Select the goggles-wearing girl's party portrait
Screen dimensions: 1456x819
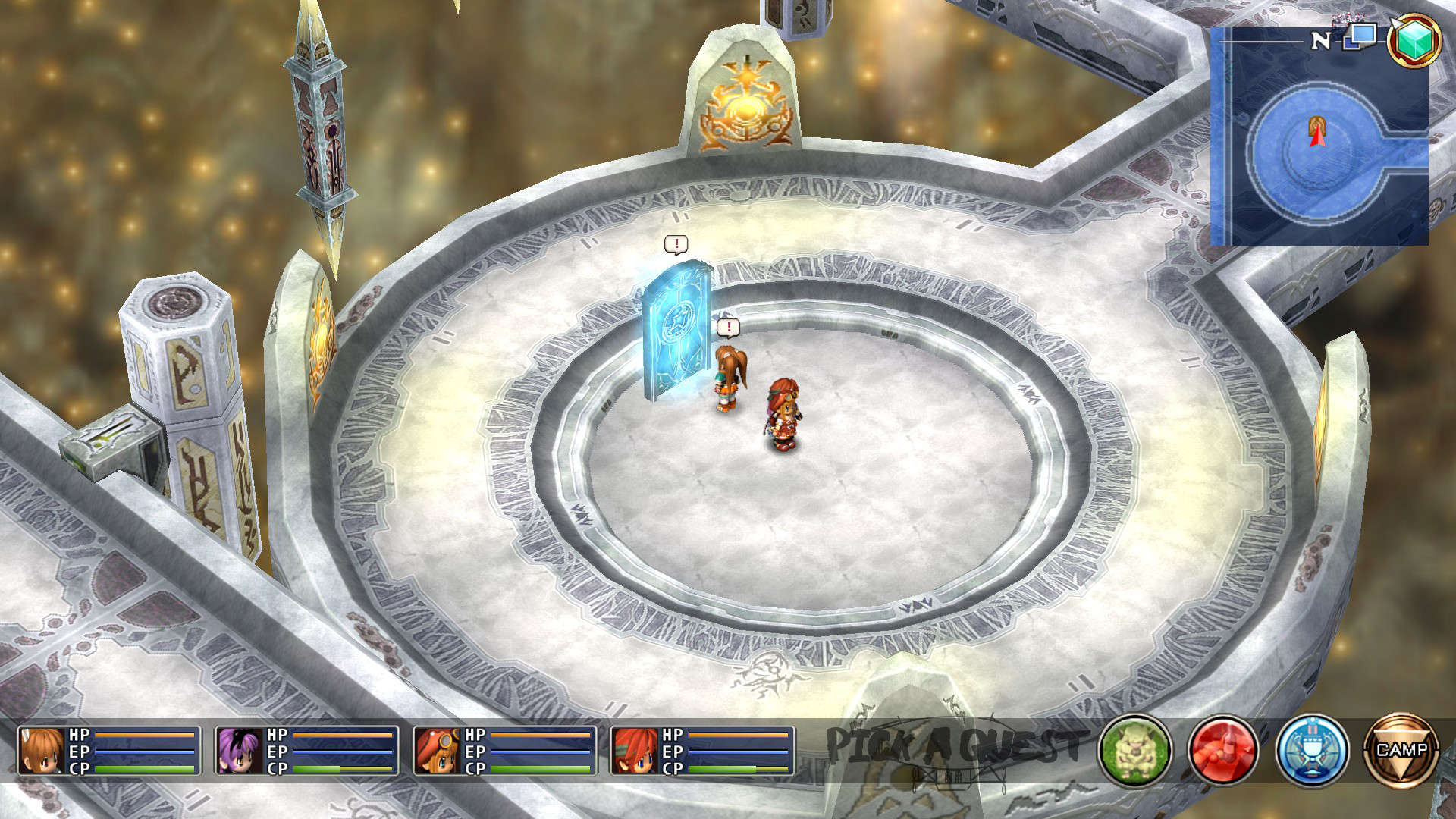(x=437, y=751)
